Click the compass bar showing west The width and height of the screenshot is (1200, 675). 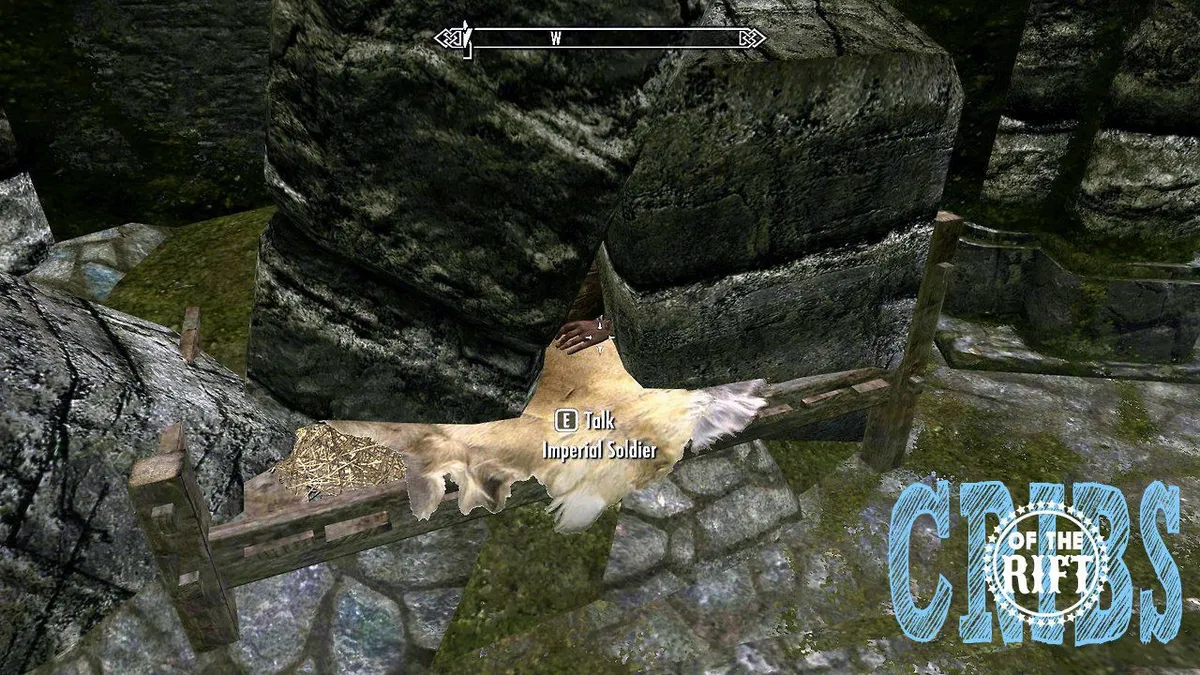600,39
